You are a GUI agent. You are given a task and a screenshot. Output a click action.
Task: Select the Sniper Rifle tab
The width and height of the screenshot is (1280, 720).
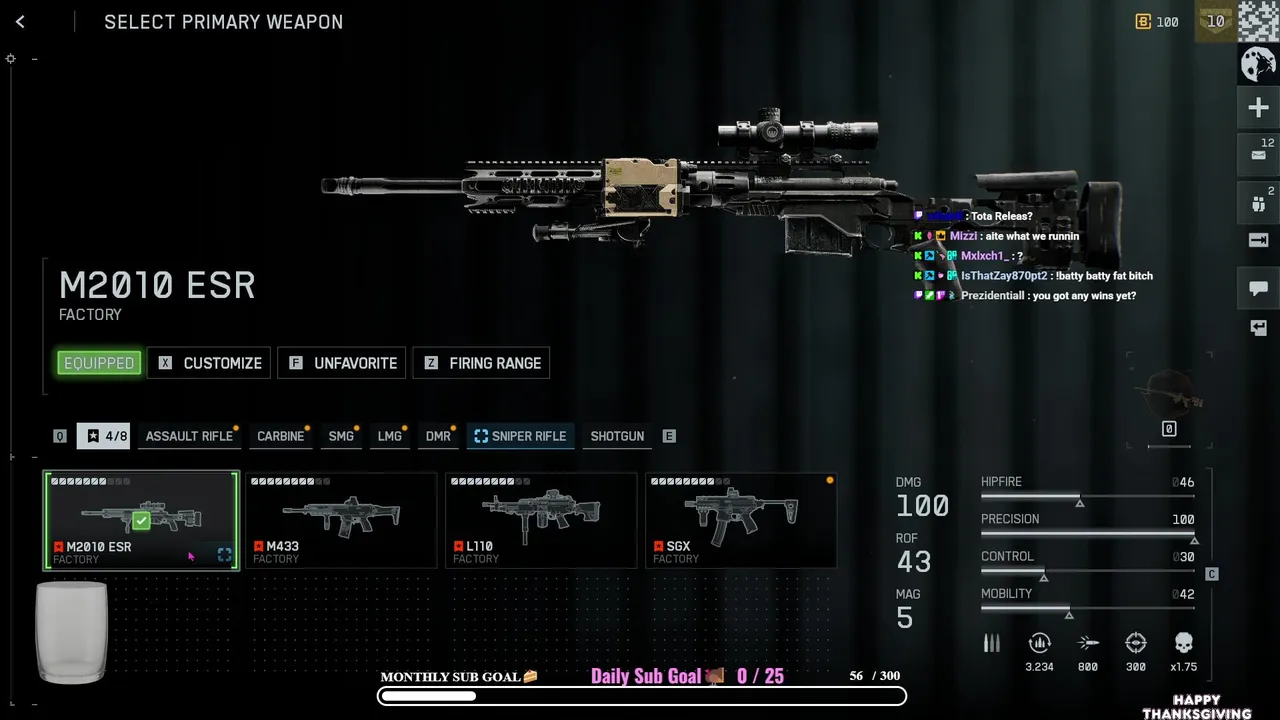(520, 436)
